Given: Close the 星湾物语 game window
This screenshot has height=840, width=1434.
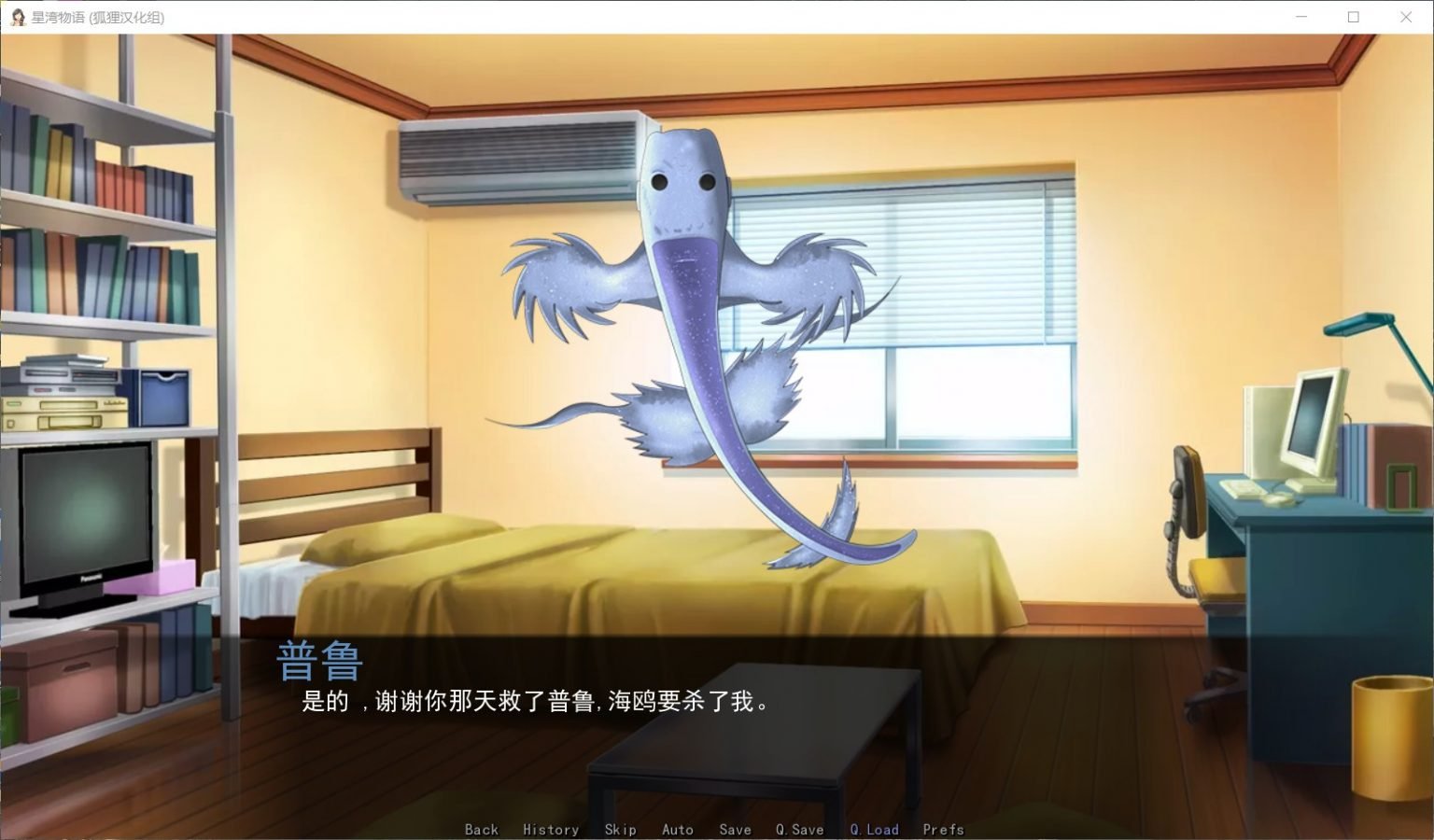Looking at the screenshot, I should (x=1405, y=16).
